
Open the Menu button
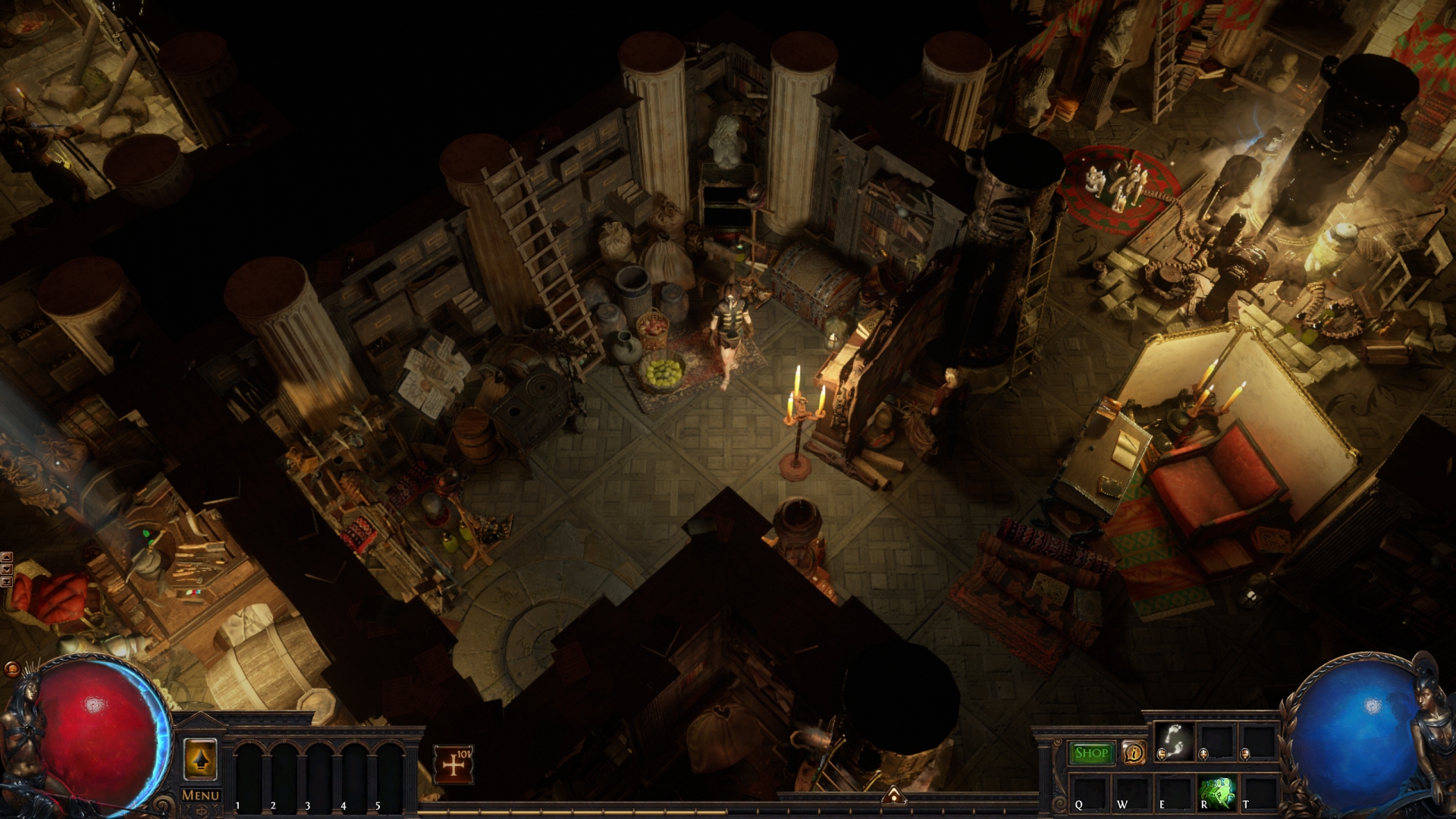[x=201, y=795]
